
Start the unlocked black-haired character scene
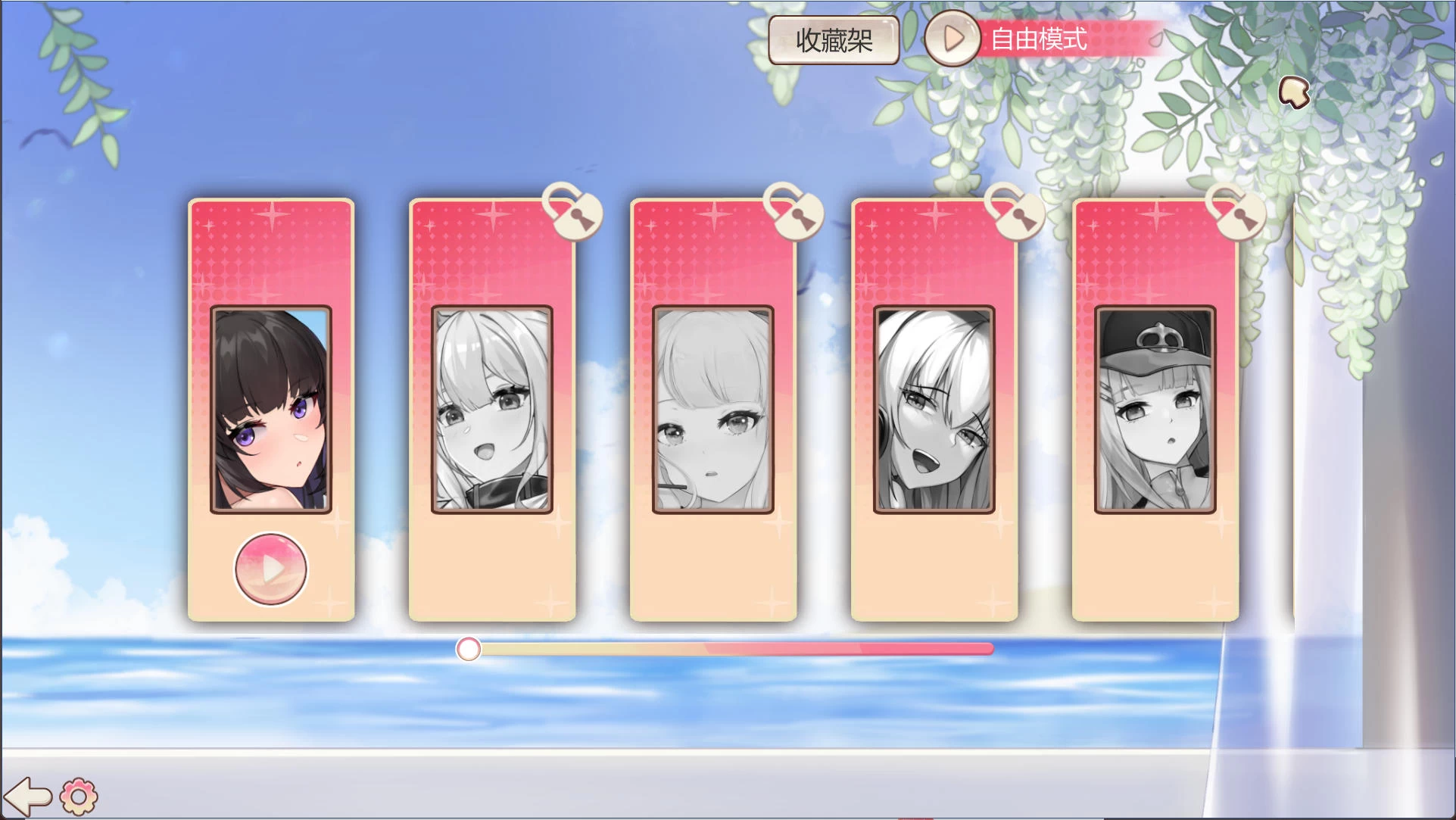pyautogui.click(x=270, y=566)
